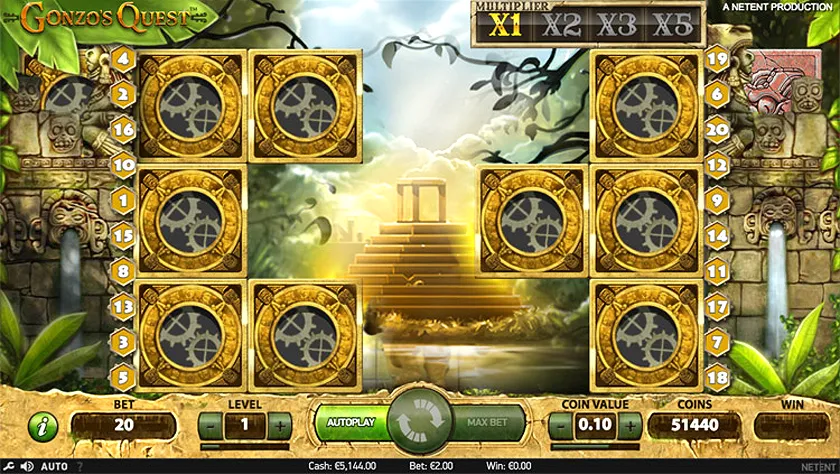The height and width of the screenshot is (474, 840).
Task: Decrease the bet level
Action: pyautogui.click(x=212, y=425)
